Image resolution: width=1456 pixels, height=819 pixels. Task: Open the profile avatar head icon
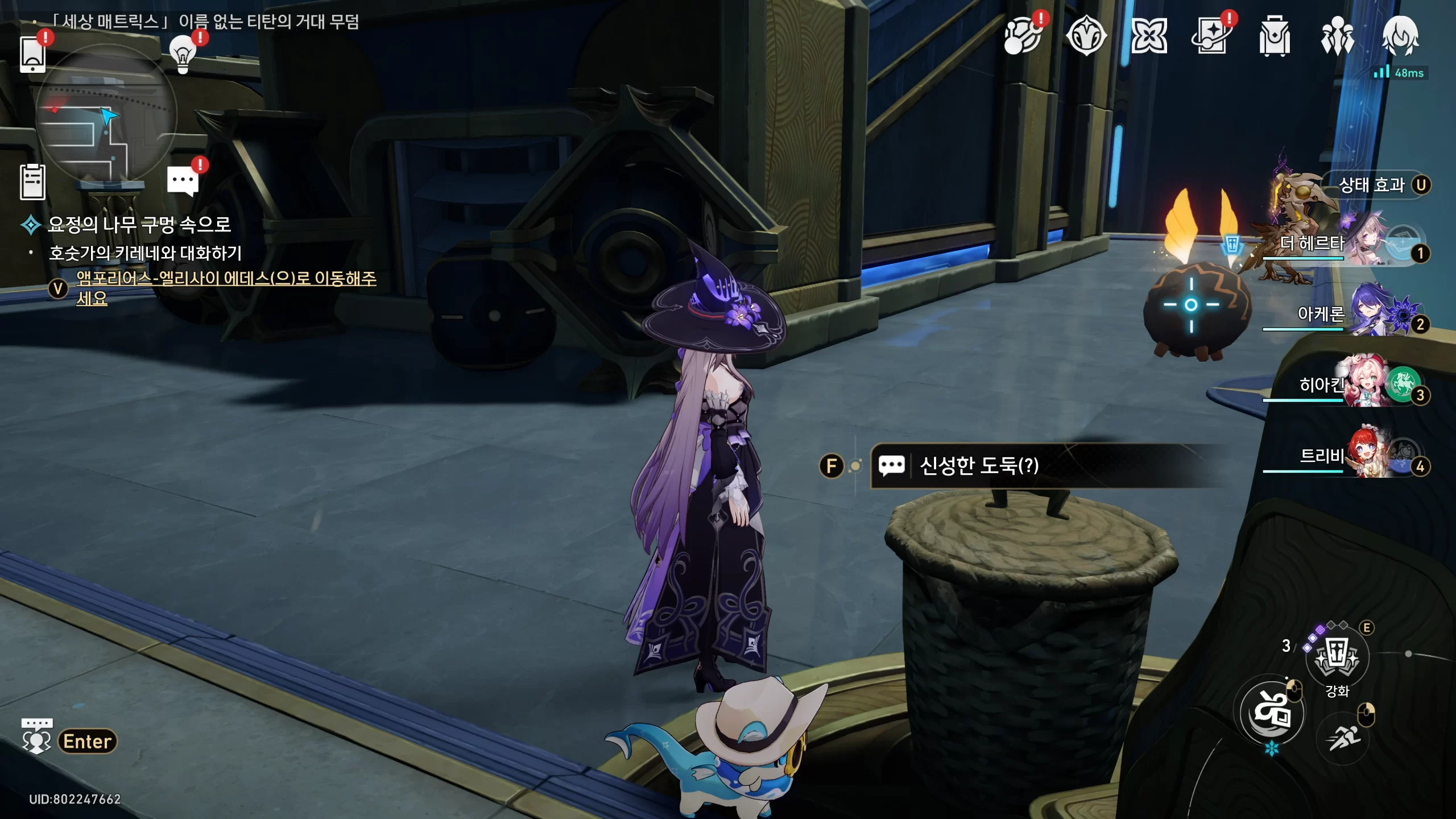coord(1400,36)
